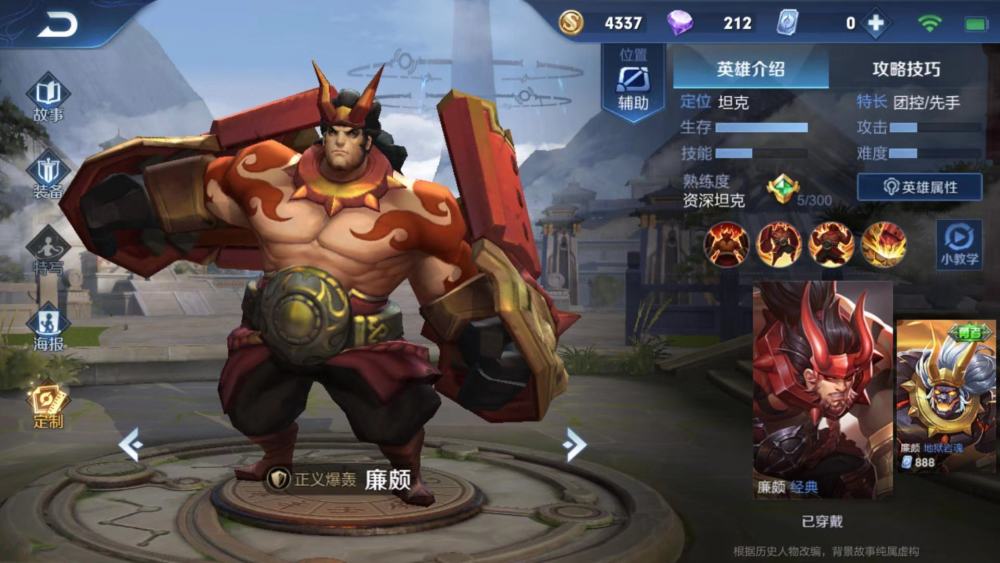
Task: Open the 装备 equipment page
Action: 48,174
